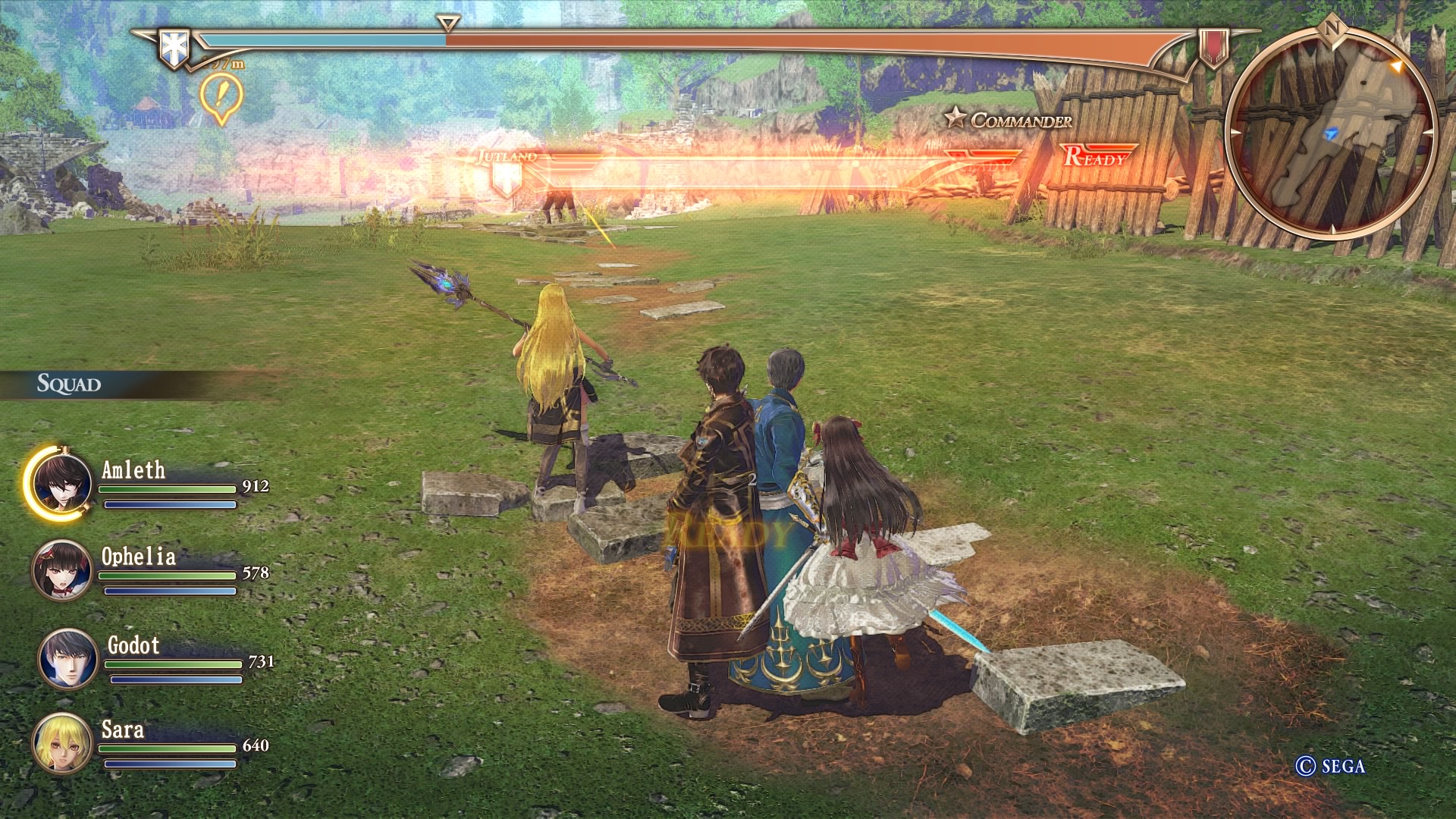Select Sara's squad portrait

point(62,743)
